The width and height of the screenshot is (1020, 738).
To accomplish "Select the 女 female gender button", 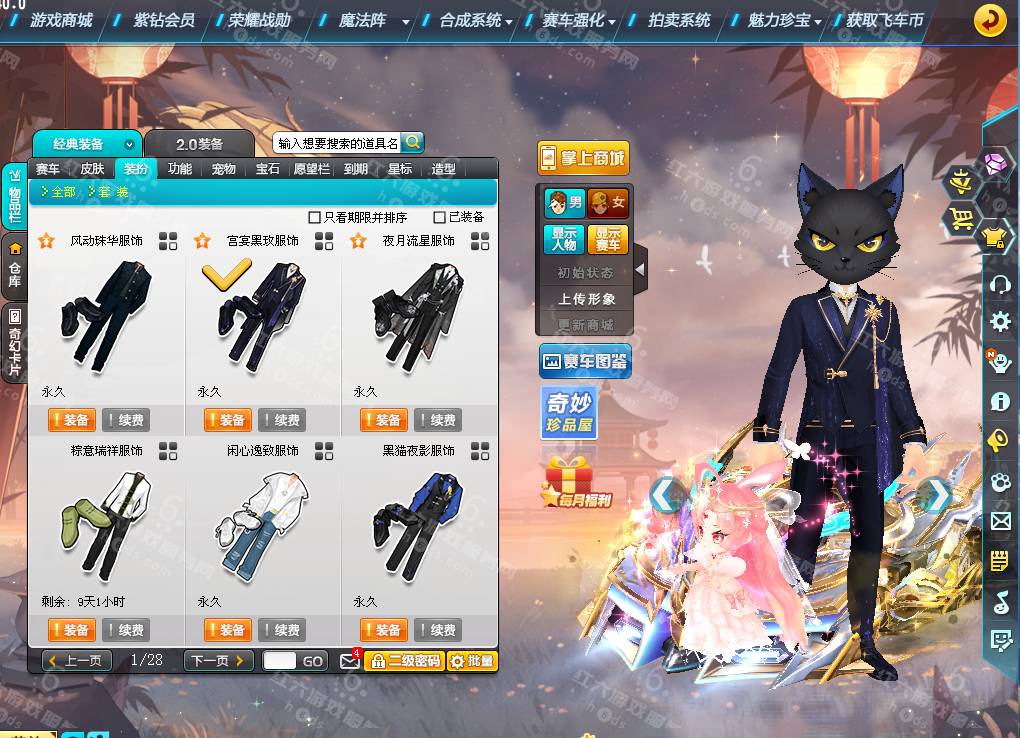I will pyautogui.click(x=608, y=204).
